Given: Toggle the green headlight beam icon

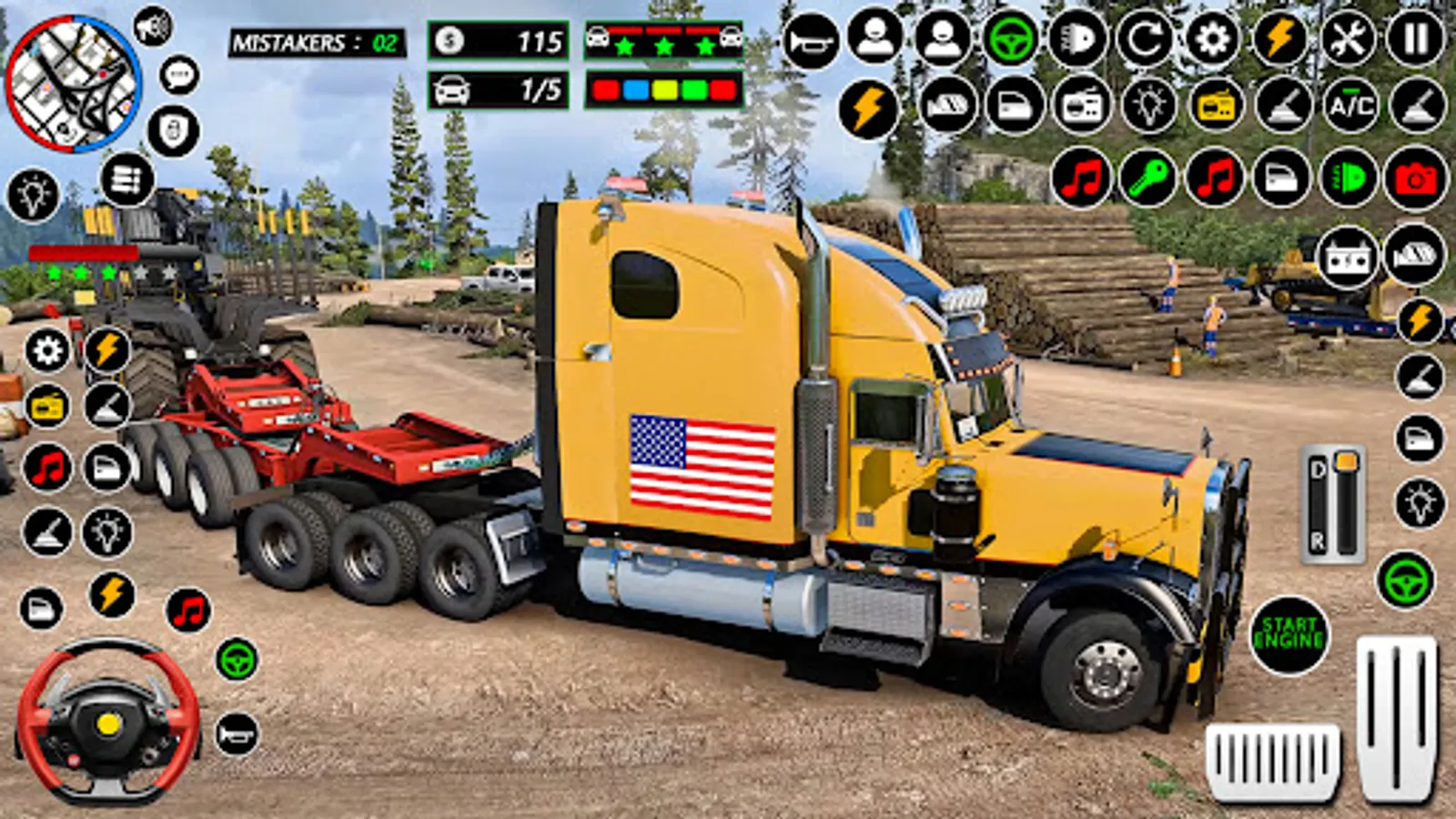Looking at the screenshot, I should [x=1349, y=178].
